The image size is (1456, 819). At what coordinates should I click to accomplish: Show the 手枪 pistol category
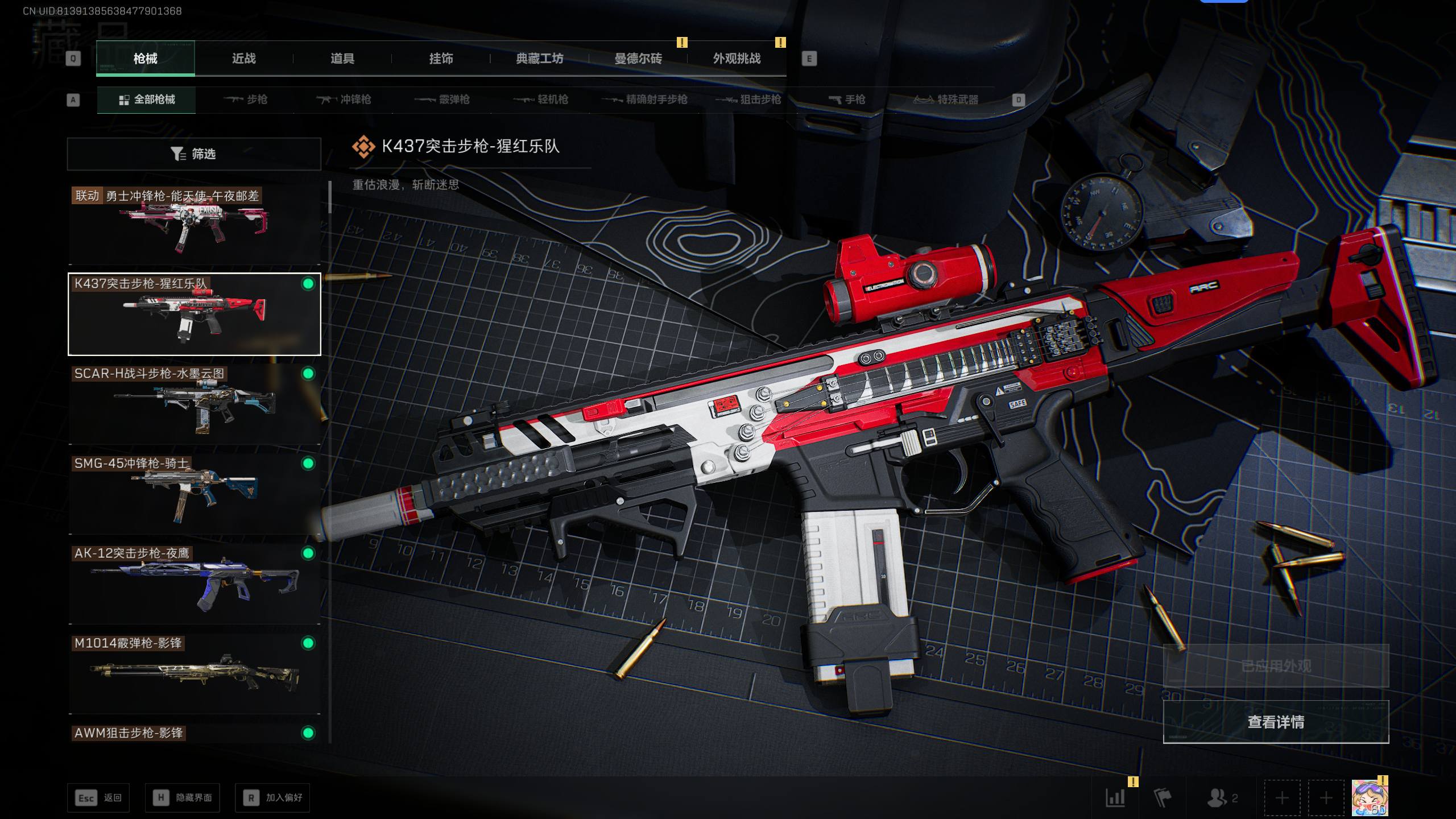pyautogui.click(x=847, y=100)
